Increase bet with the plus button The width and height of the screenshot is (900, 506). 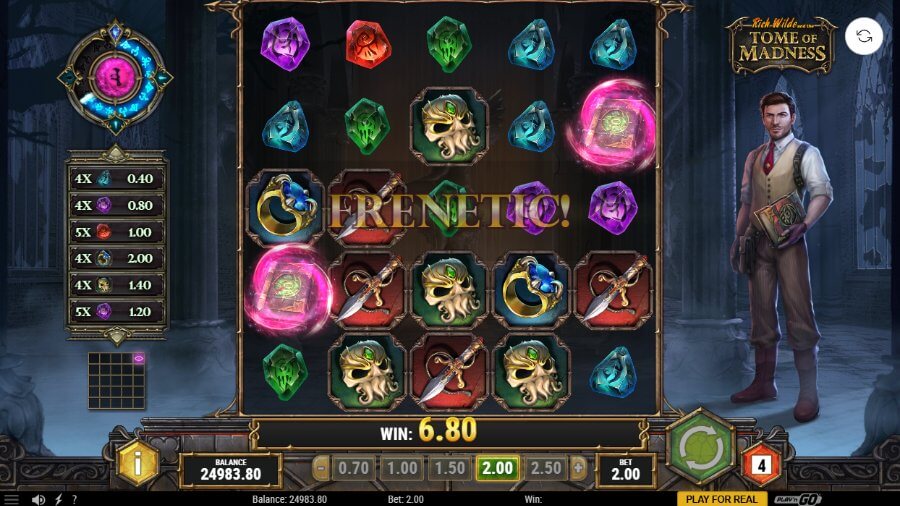pos(577,468)
